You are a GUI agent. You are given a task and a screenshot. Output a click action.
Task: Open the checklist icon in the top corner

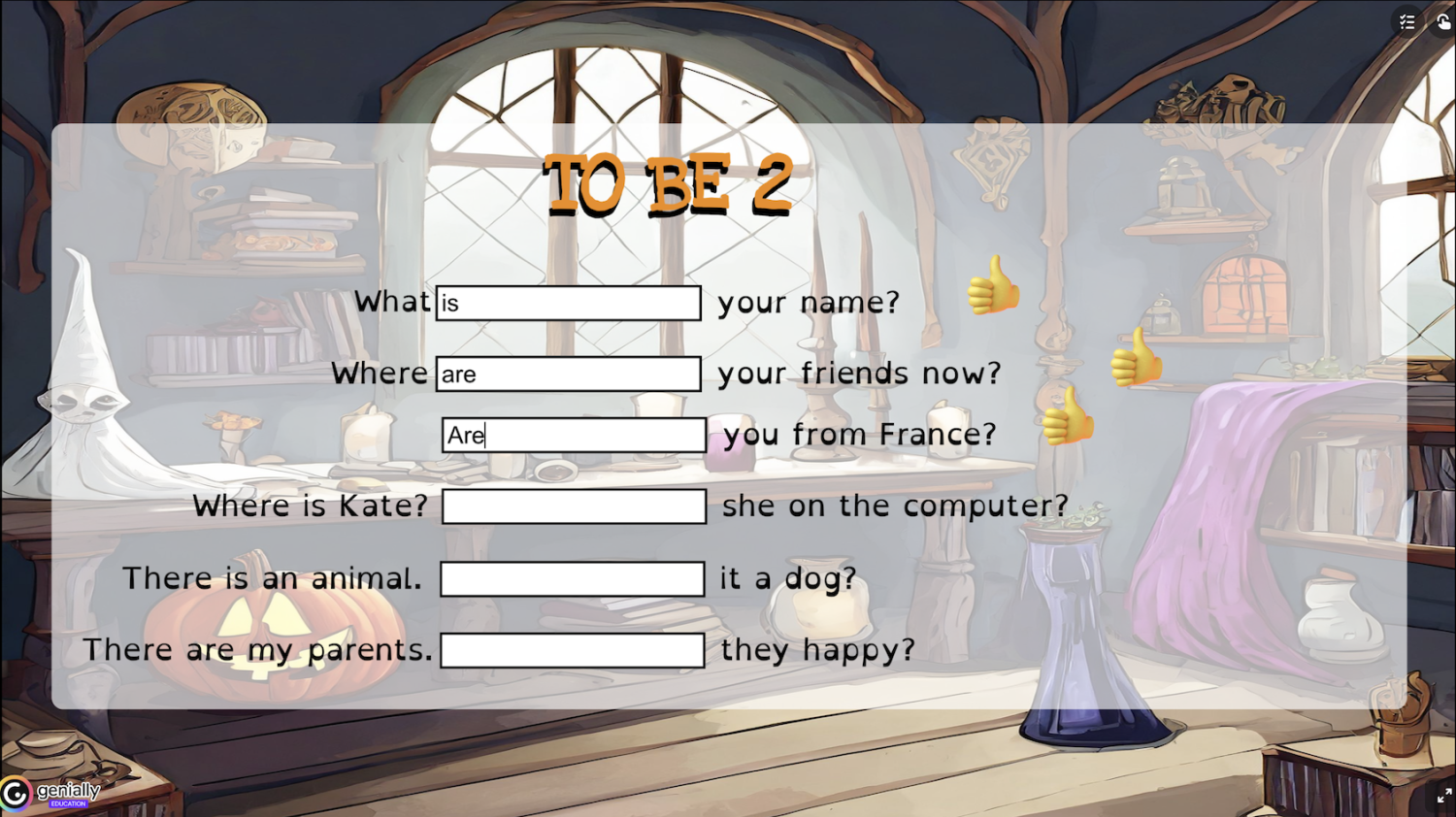1407,21
